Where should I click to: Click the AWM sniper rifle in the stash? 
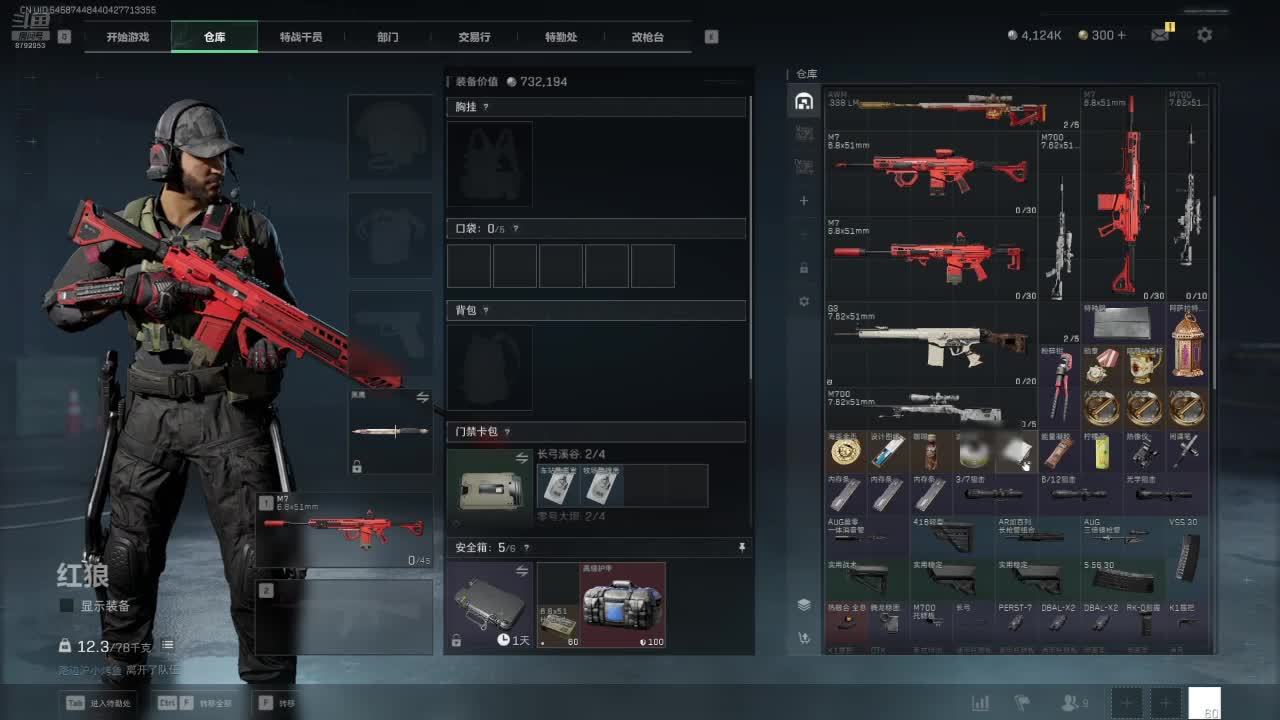pos(950,109)
